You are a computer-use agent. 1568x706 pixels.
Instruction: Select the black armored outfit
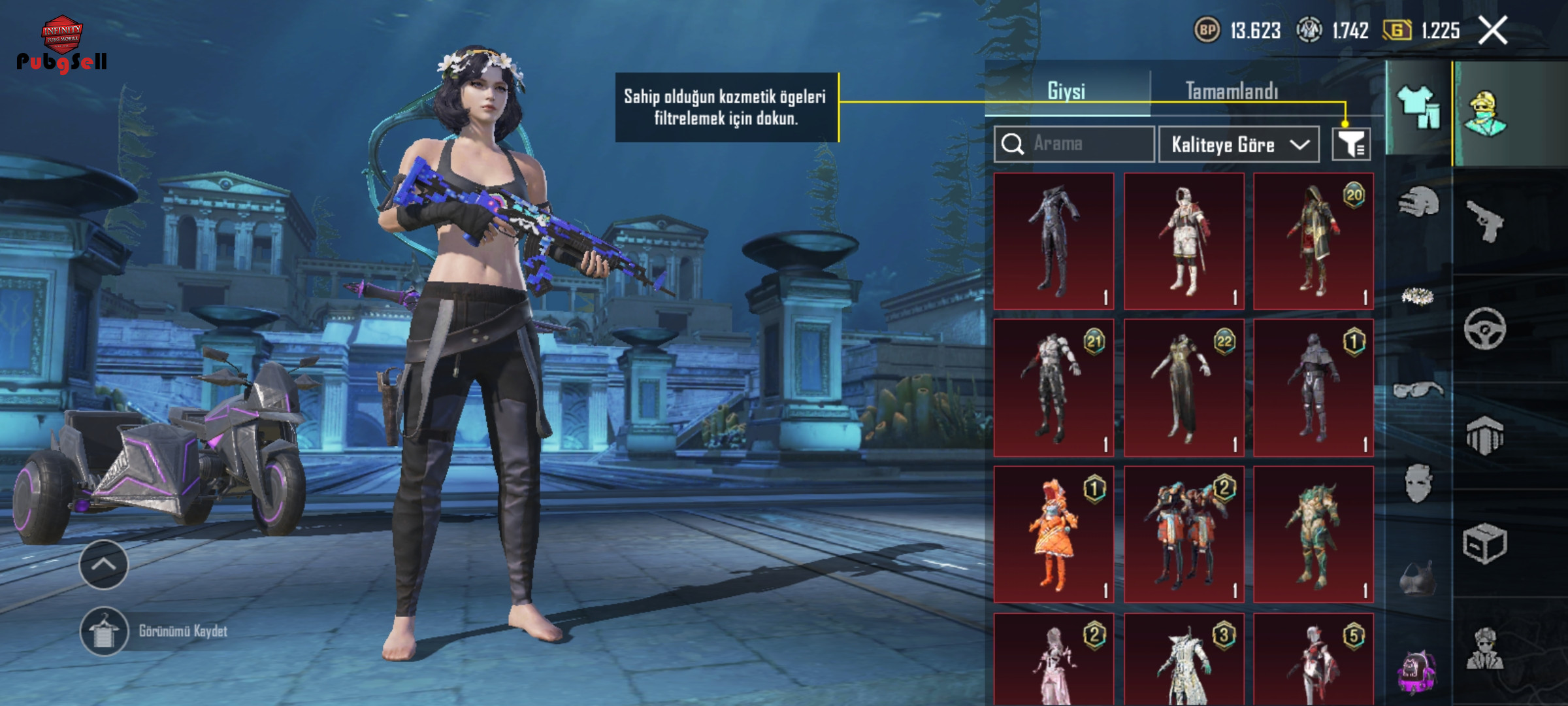click(x=1053, y=241)
